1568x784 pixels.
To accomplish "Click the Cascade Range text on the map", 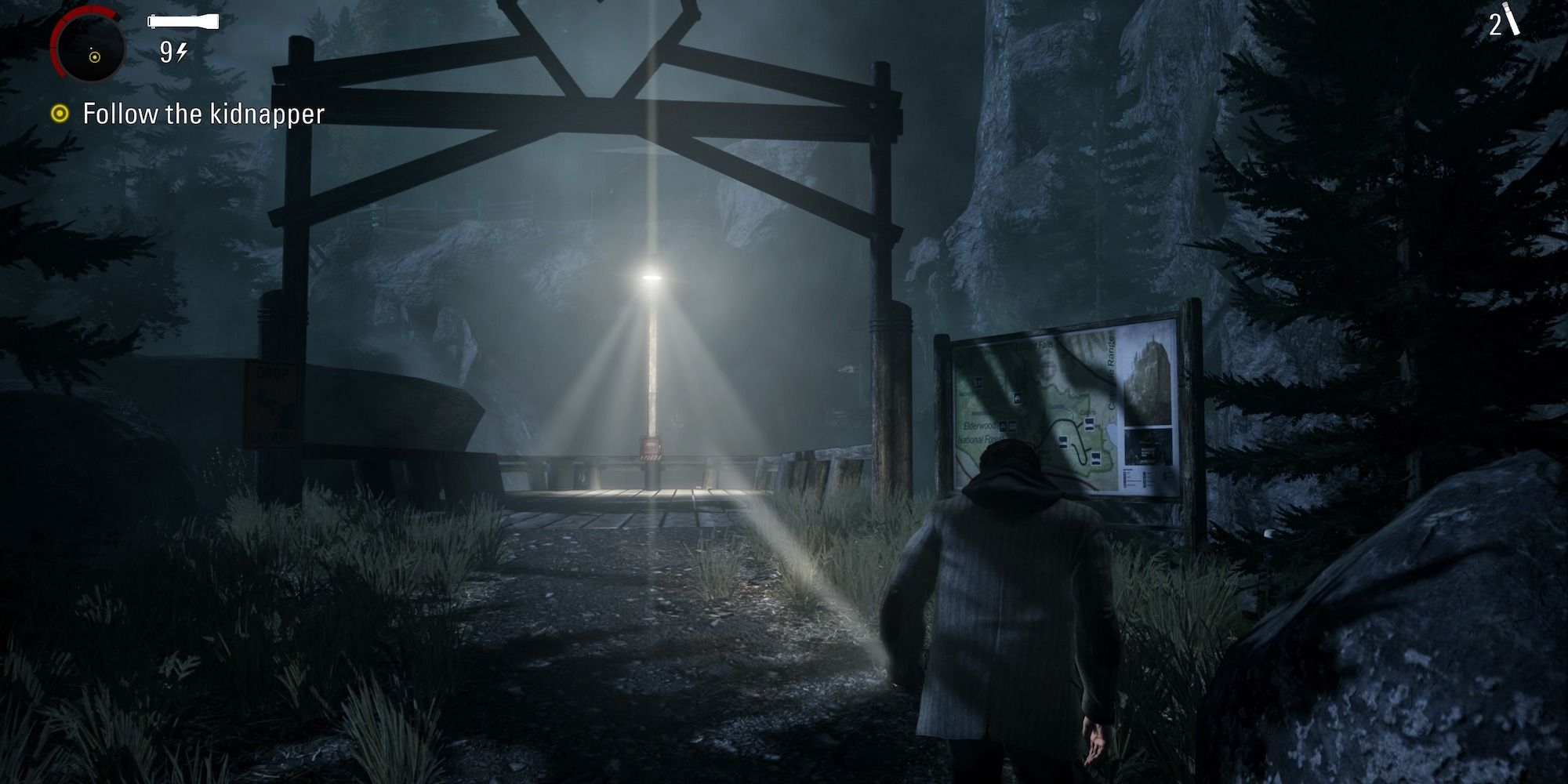I will [x=1111, y=370].
